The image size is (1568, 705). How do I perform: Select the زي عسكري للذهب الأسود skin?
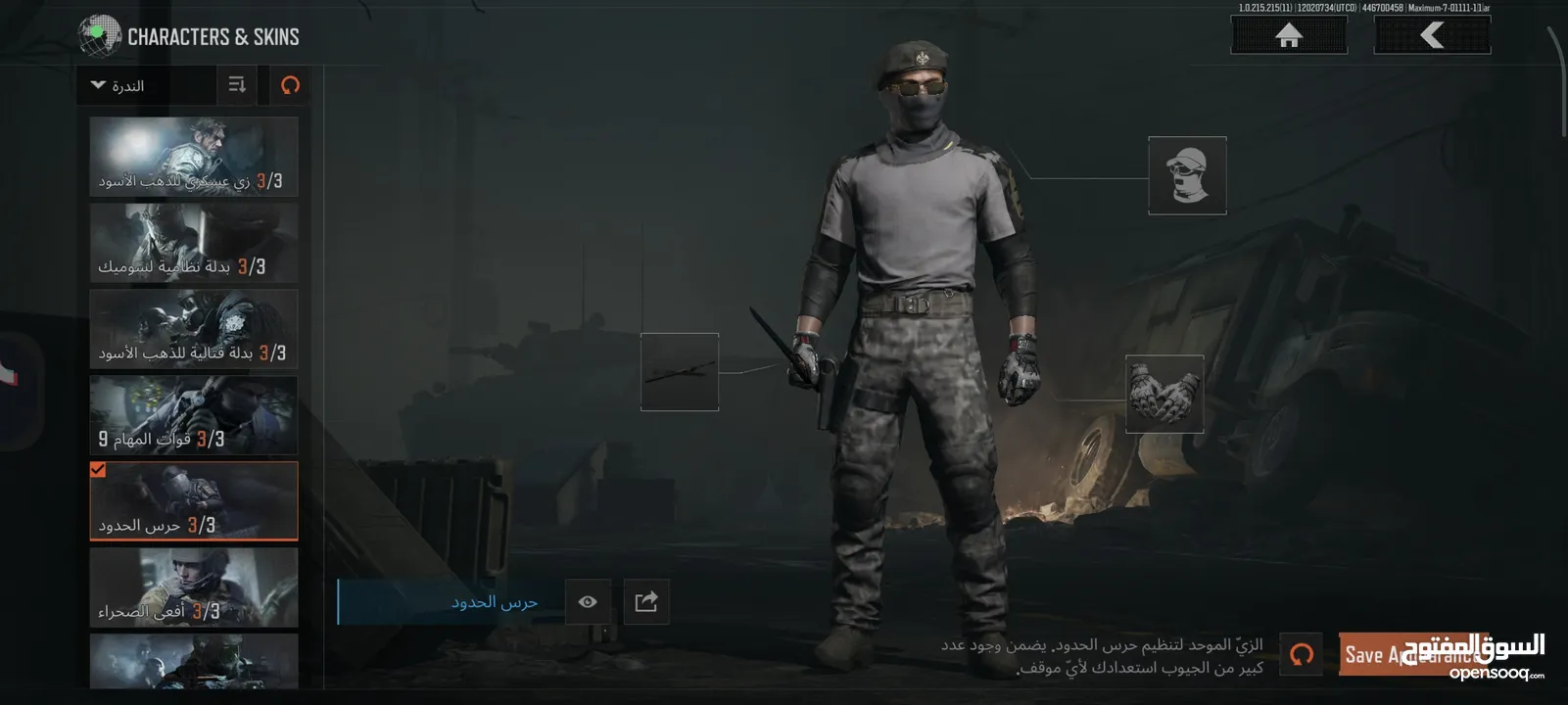click(194, 157)
